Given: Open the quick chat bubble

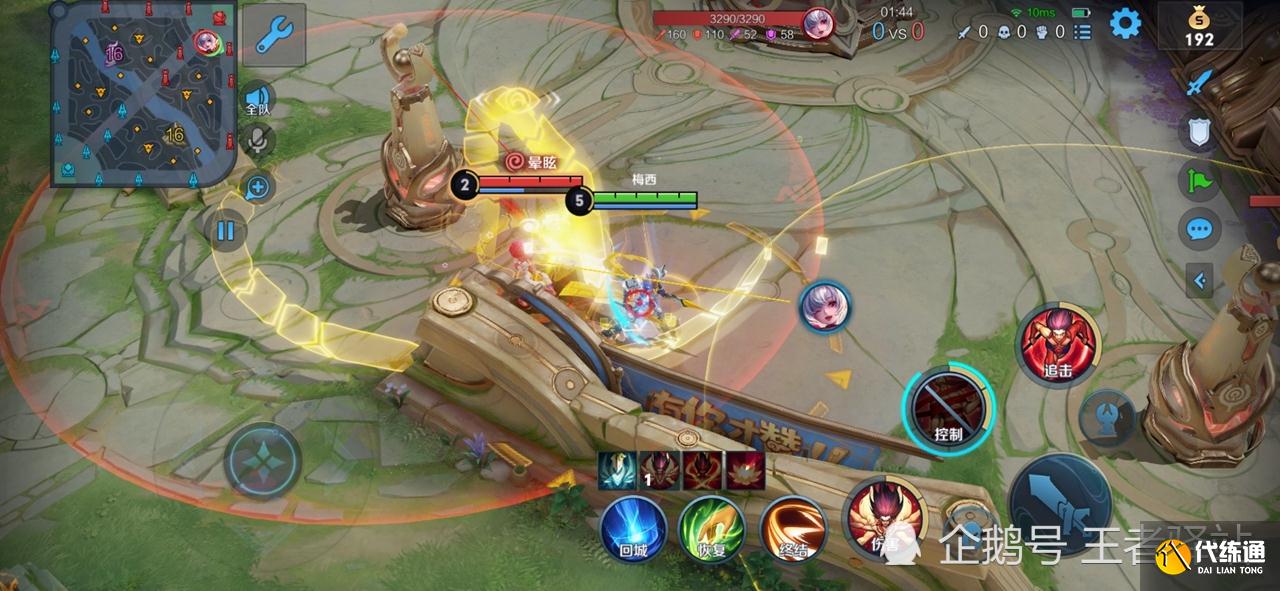Looking at the screenshot, I should tap(1199, 229).
